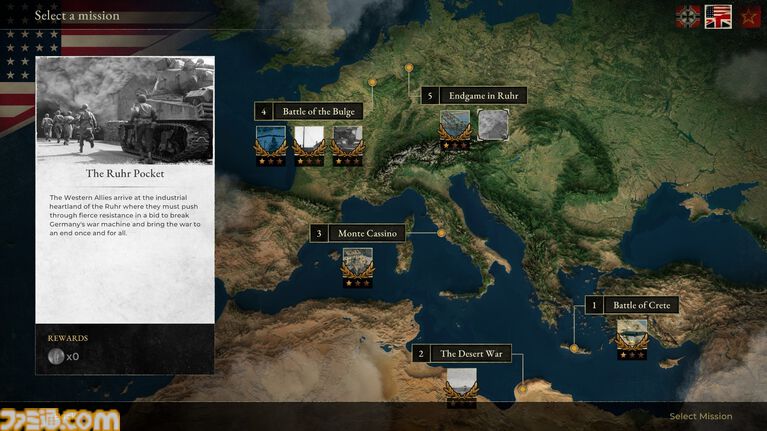Click the Crete map marker dot
The width and height of the screenshot is (767, 431).
(574, 349)
